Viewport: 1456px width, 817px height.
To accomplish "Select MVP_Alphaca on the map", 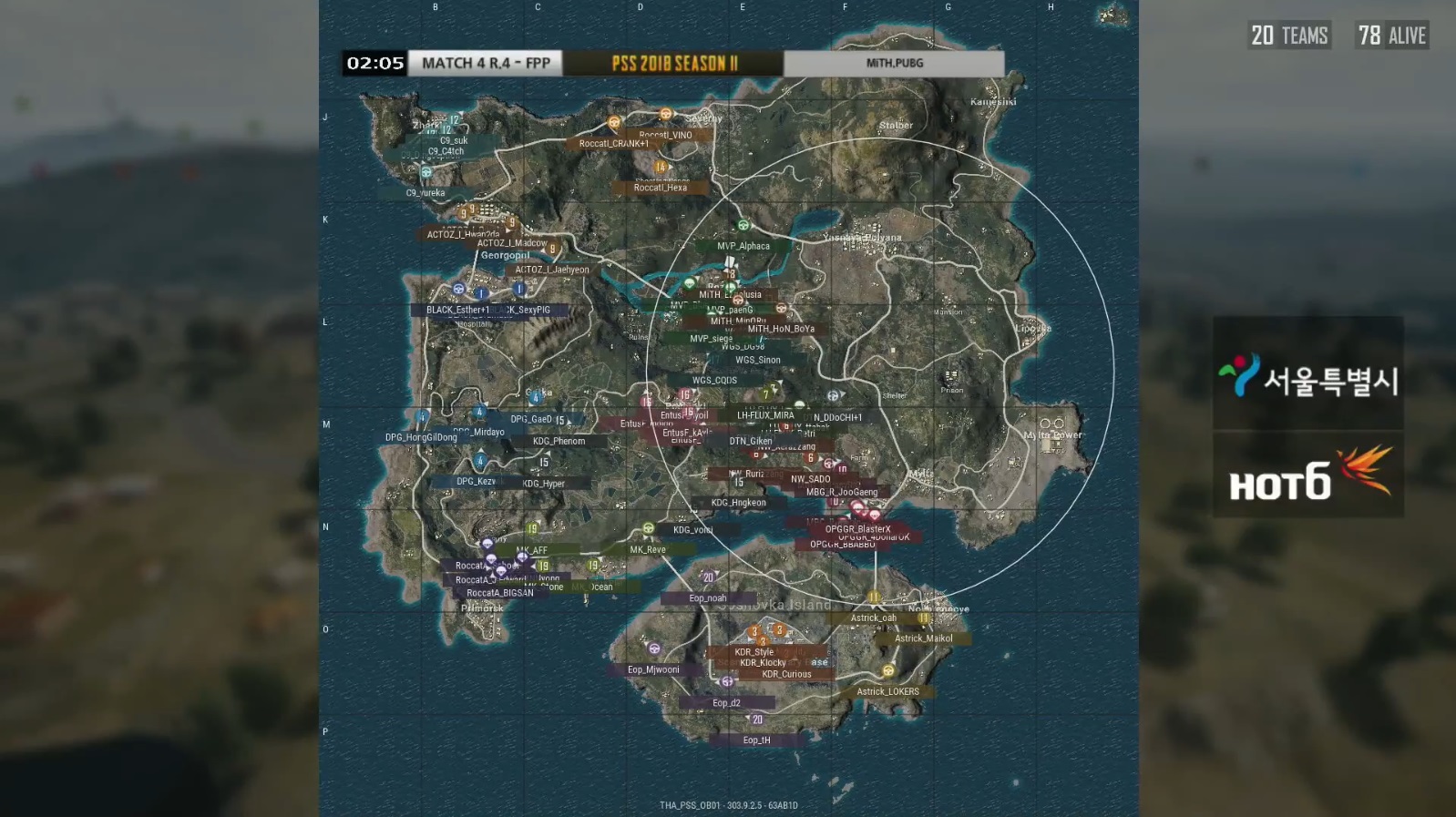I will (x=743, y=246).
